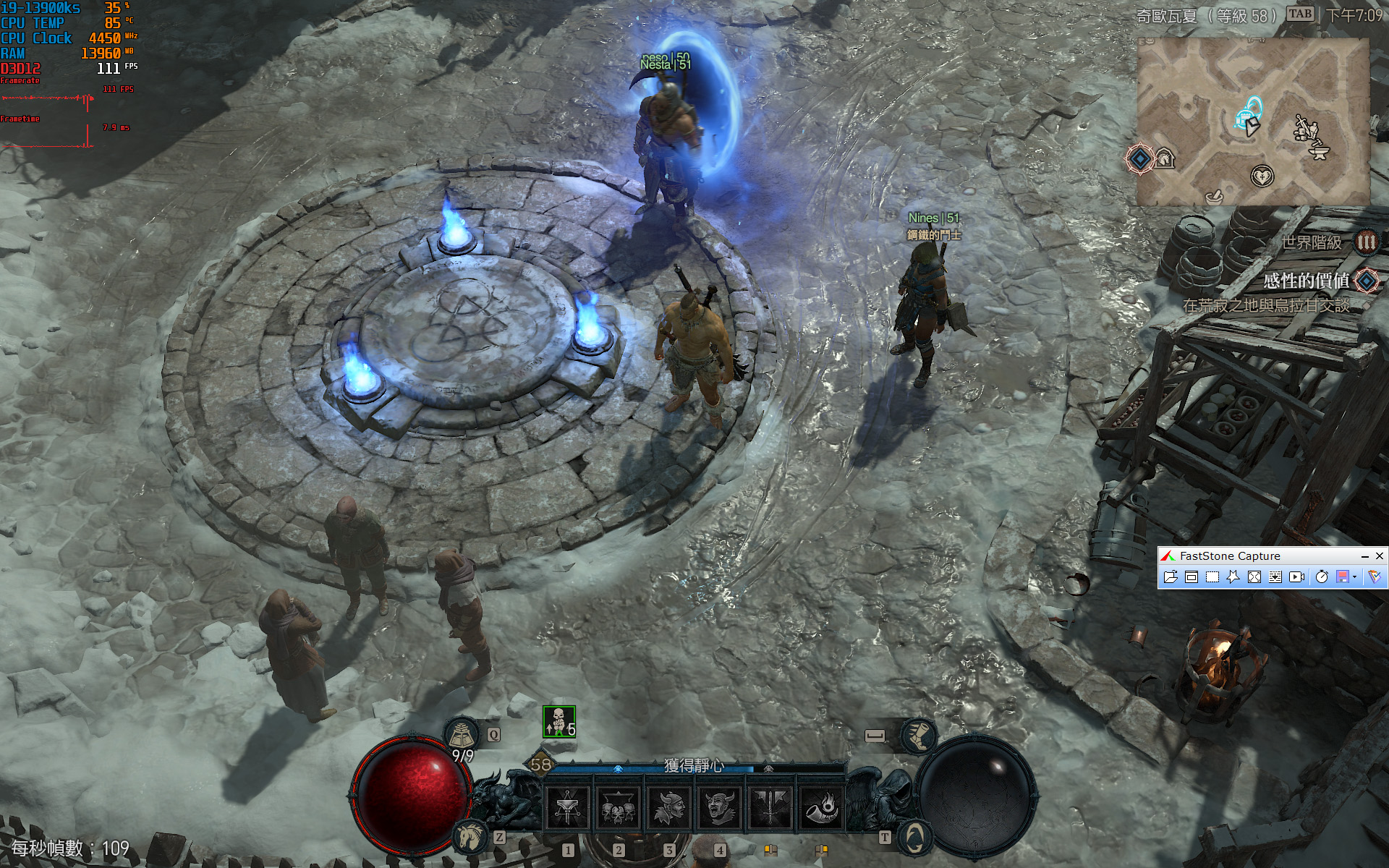Select the blacksmith anvil marker on minimap
Image resolution: width=1389 pixels, height=868 pixels.
(x=1319, y=152)
